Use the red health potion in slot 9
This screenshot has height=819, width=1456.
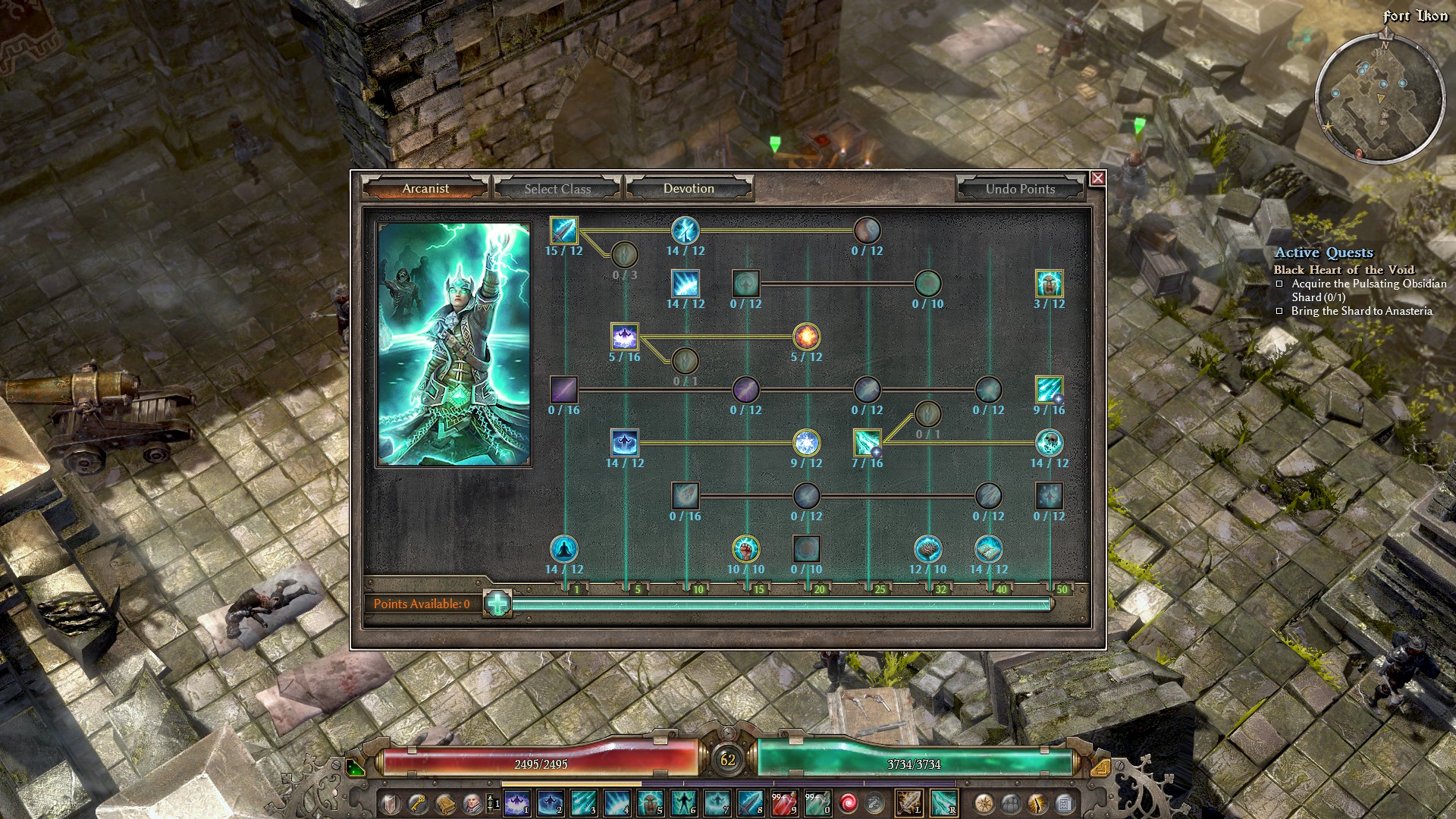[x=784, y=802]
